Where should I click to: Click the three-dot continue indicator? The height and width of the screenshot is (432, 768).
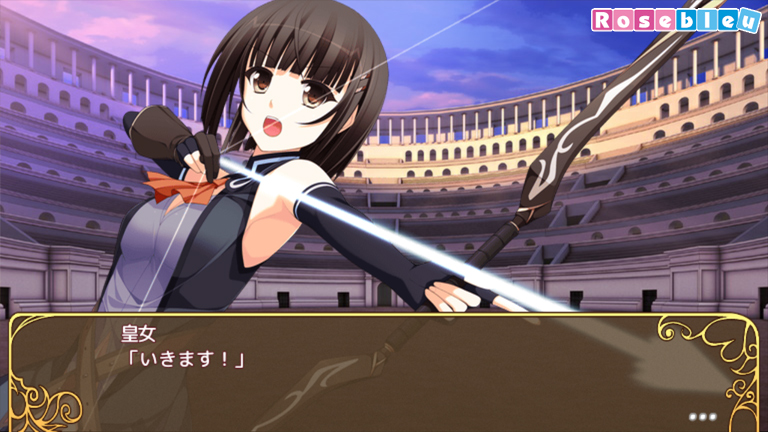click(x=702, y=414)
